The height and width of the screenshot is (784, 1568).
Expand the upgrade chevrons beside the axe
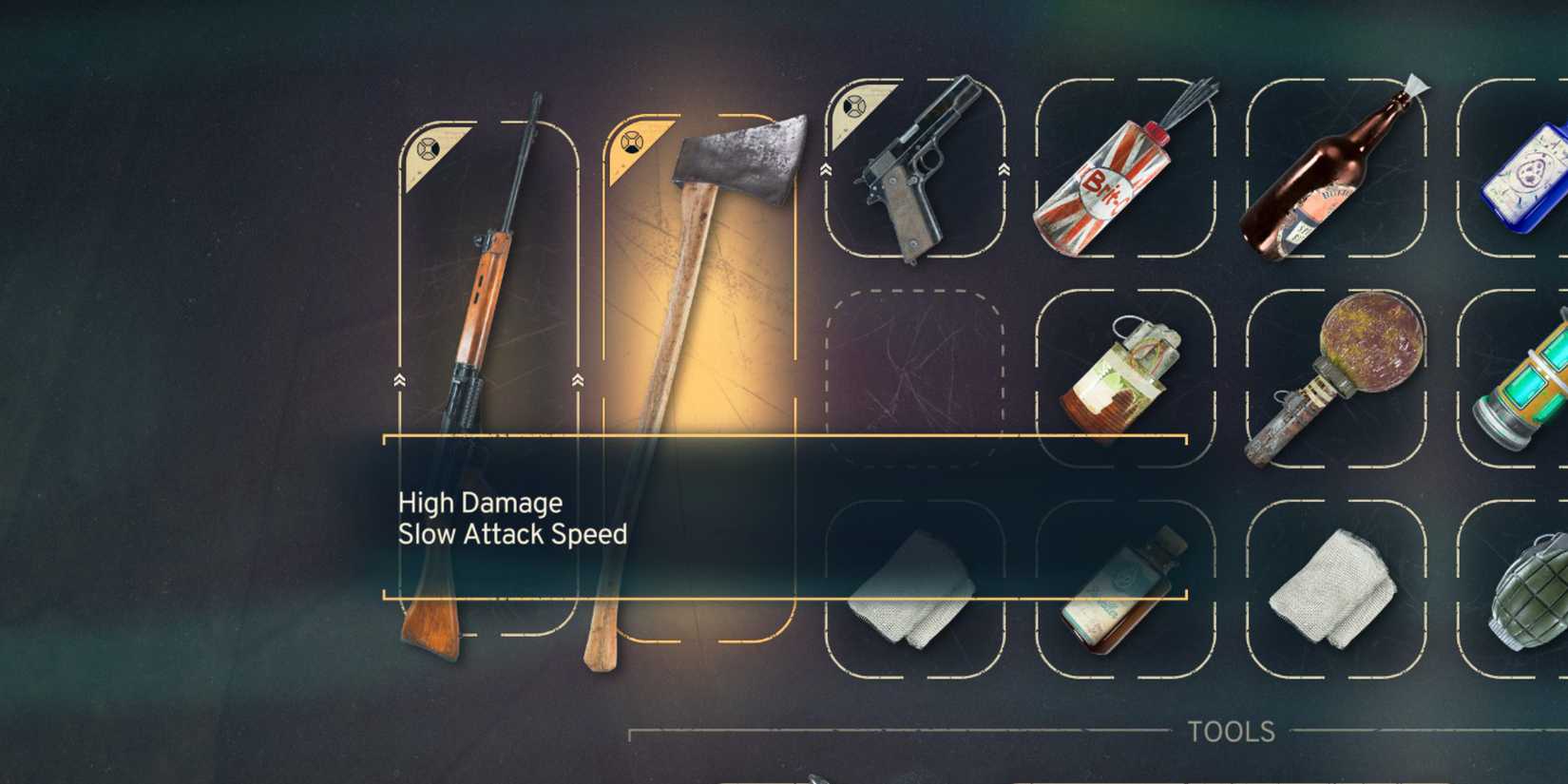pos(580,380)
